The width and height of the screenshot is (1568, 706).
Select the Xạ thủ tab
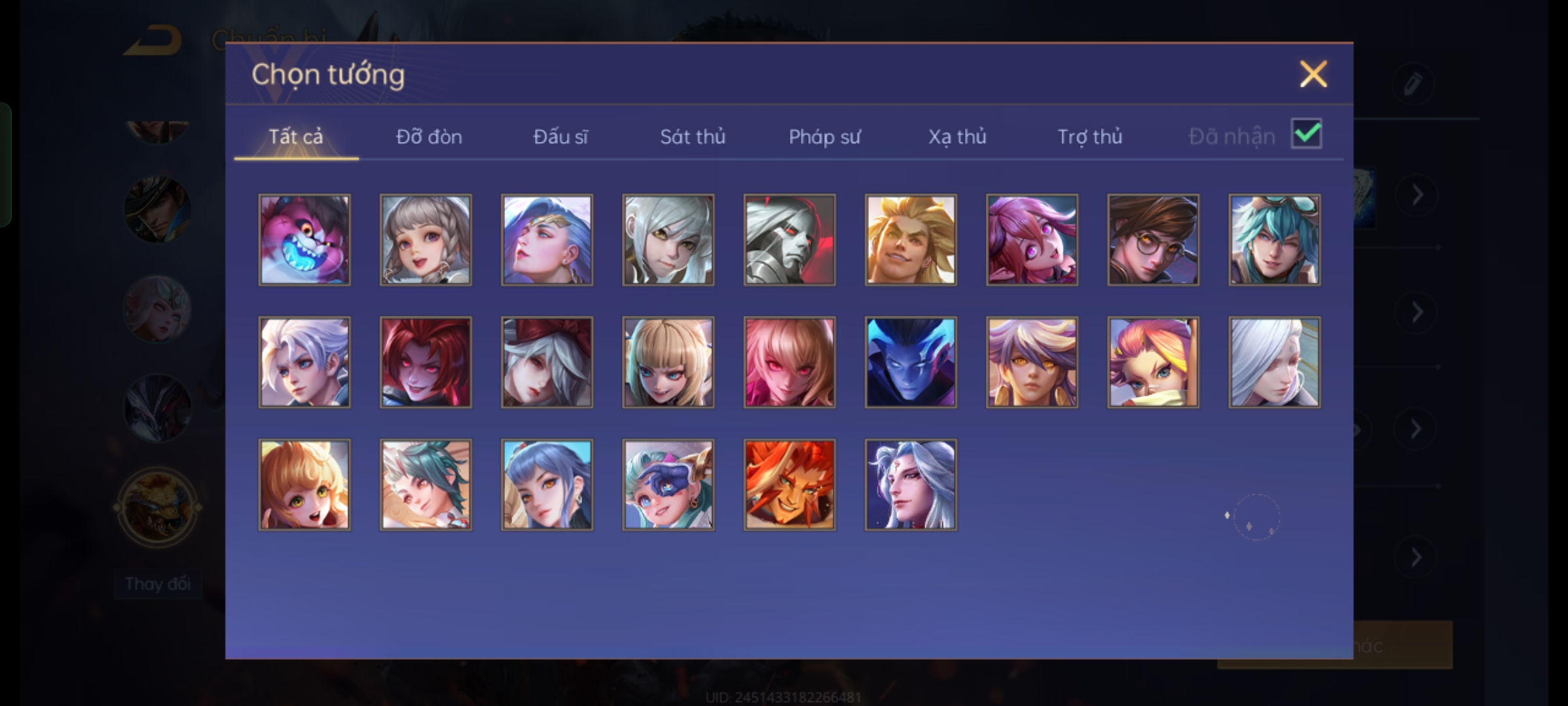[957, 137]
